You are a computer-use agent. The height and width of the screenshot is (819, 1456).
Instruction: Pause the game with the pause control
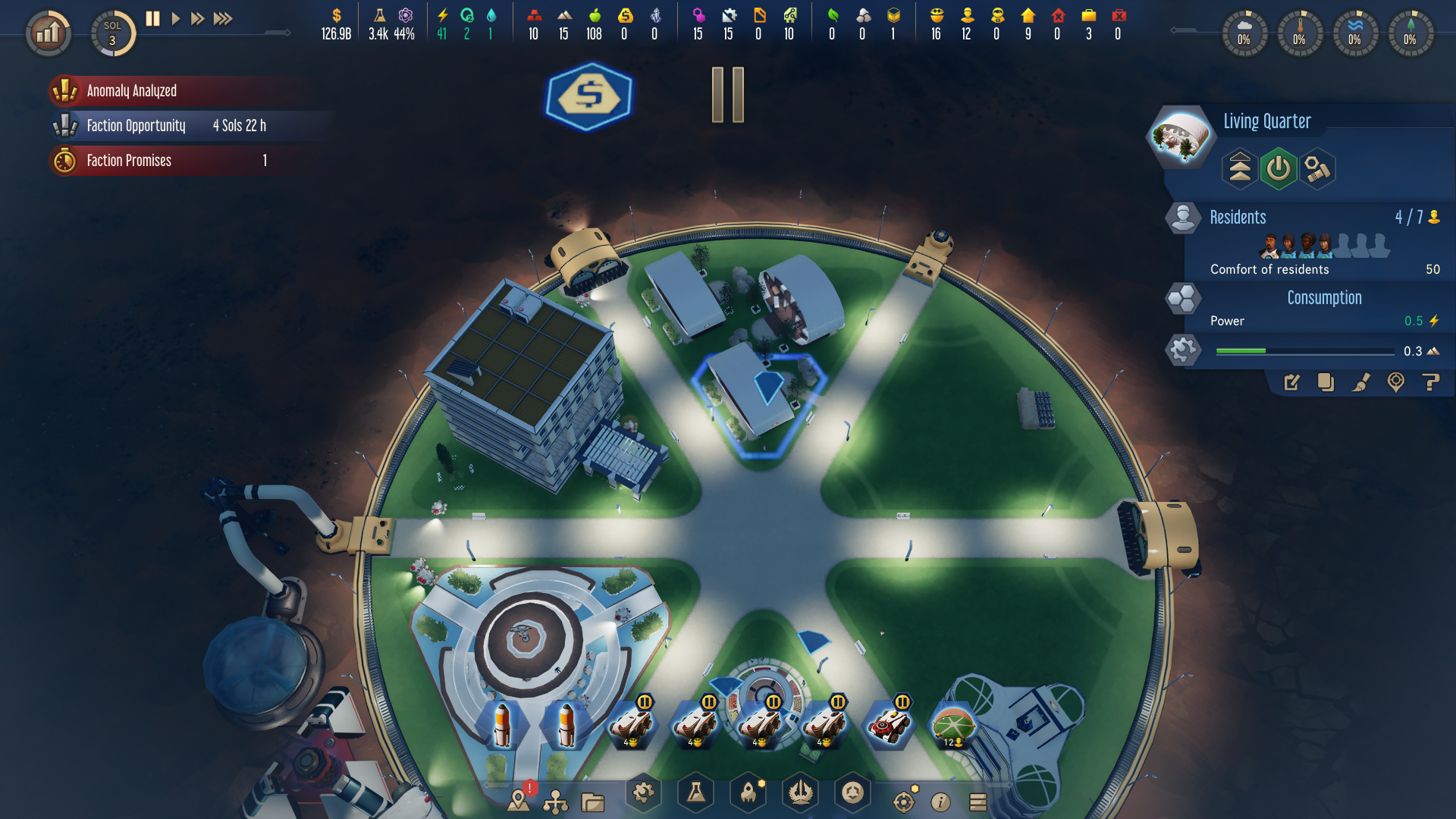[x=152, y=19]
